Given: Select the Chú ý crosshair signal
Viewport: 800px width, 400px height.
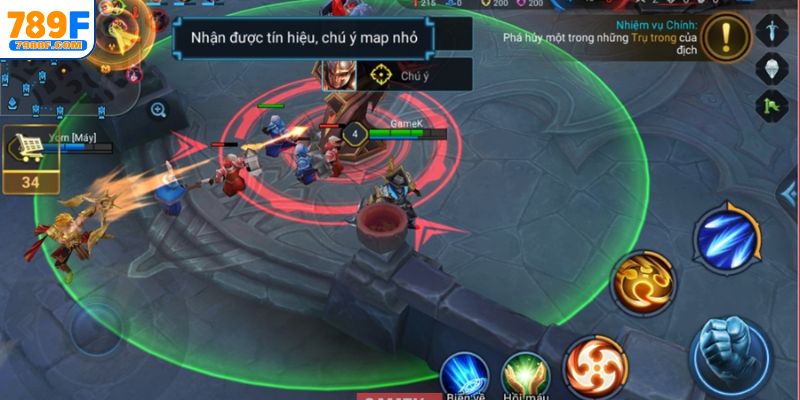Looking at the screenshot, I should 379,74.
